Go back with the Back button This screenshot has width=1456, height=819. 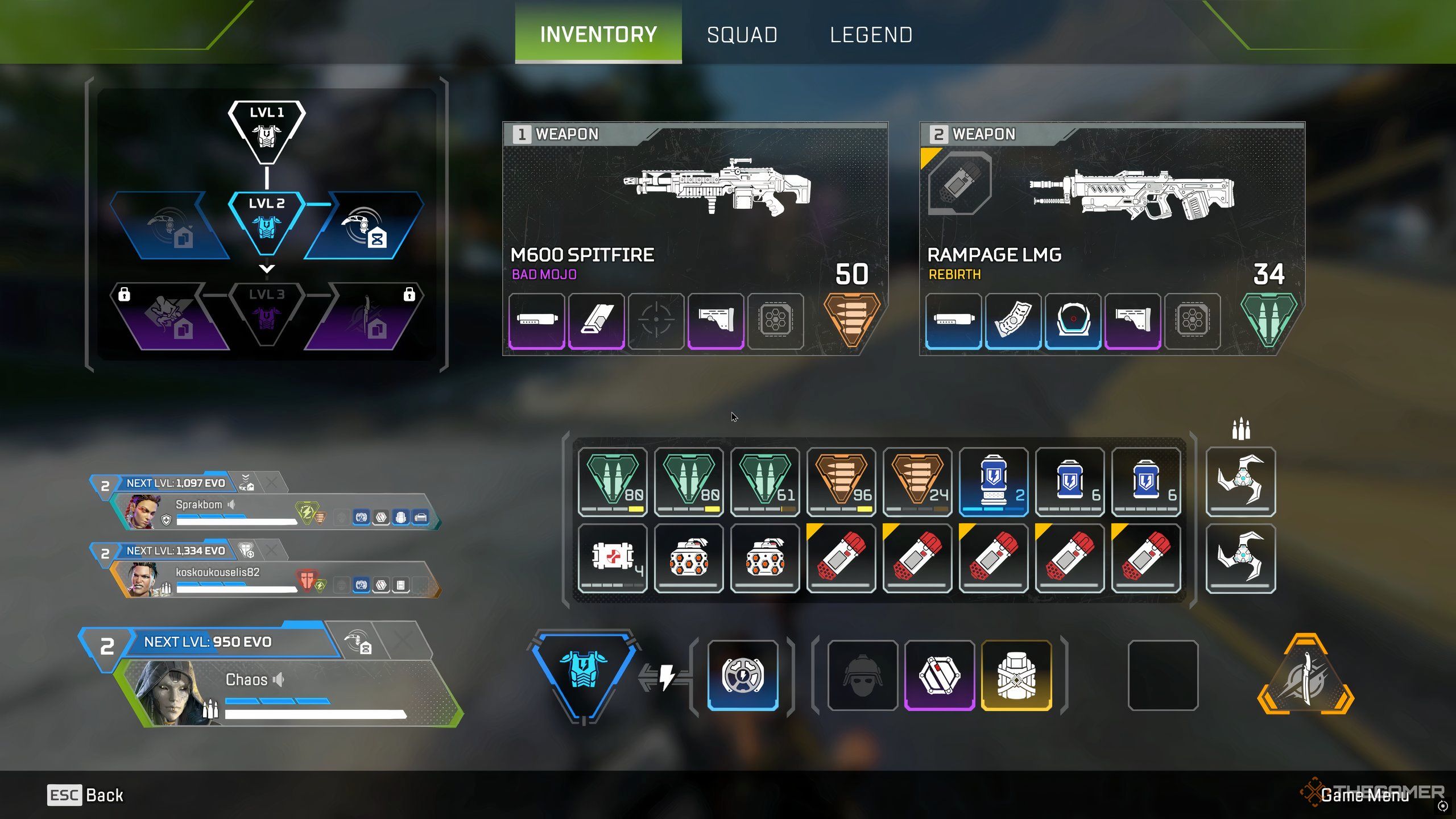(85, 795)
